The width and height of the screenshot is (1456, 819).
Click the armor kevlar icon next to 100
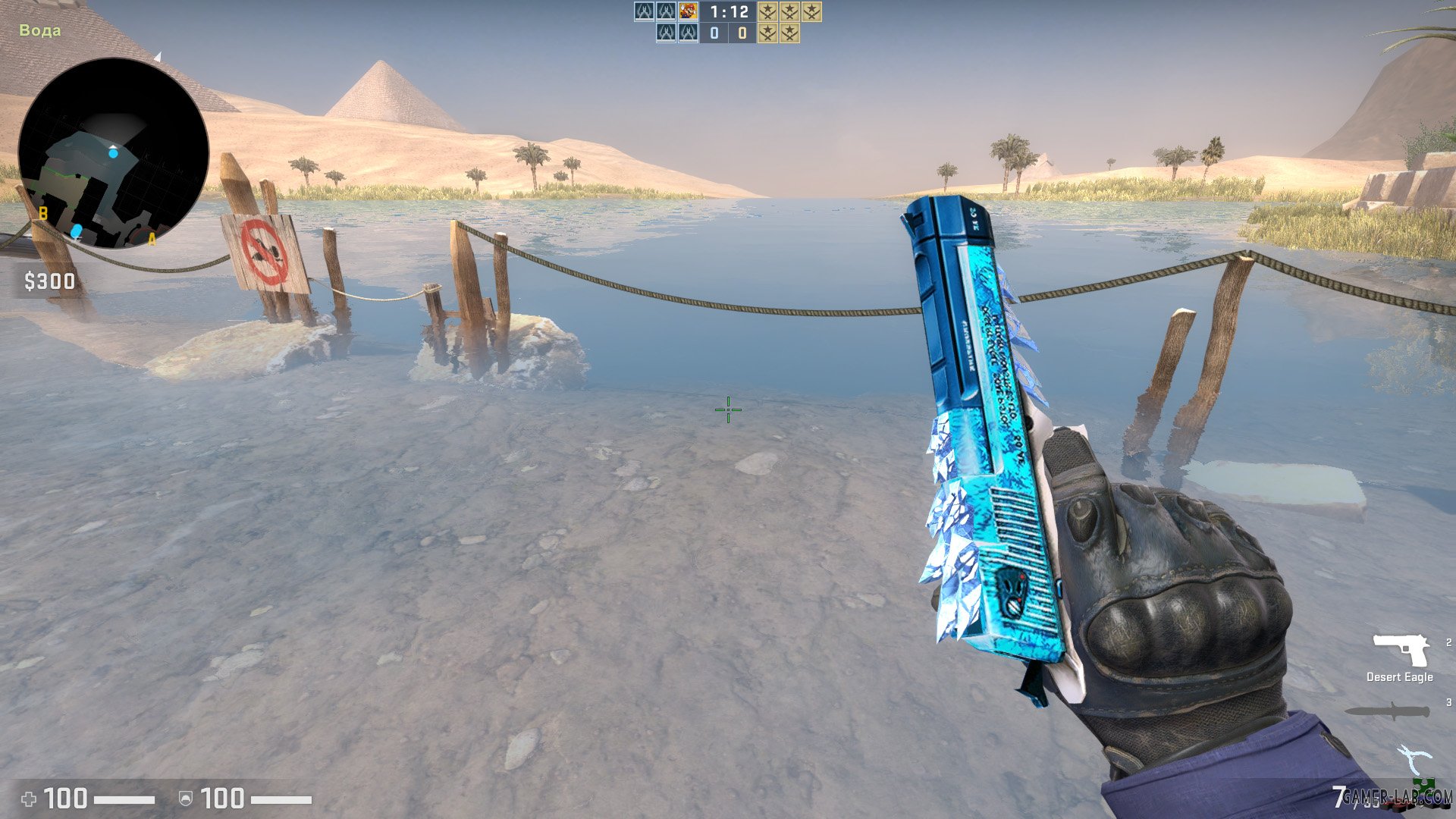[x=184, y=797]
